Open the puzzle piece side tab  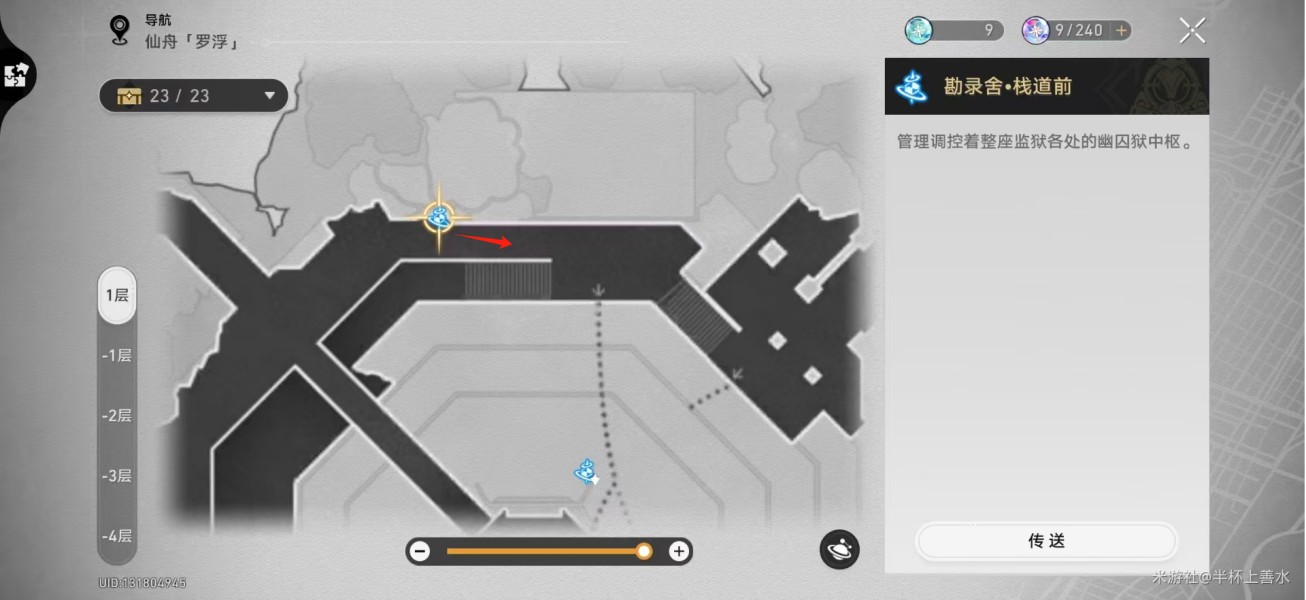[16, 75]
